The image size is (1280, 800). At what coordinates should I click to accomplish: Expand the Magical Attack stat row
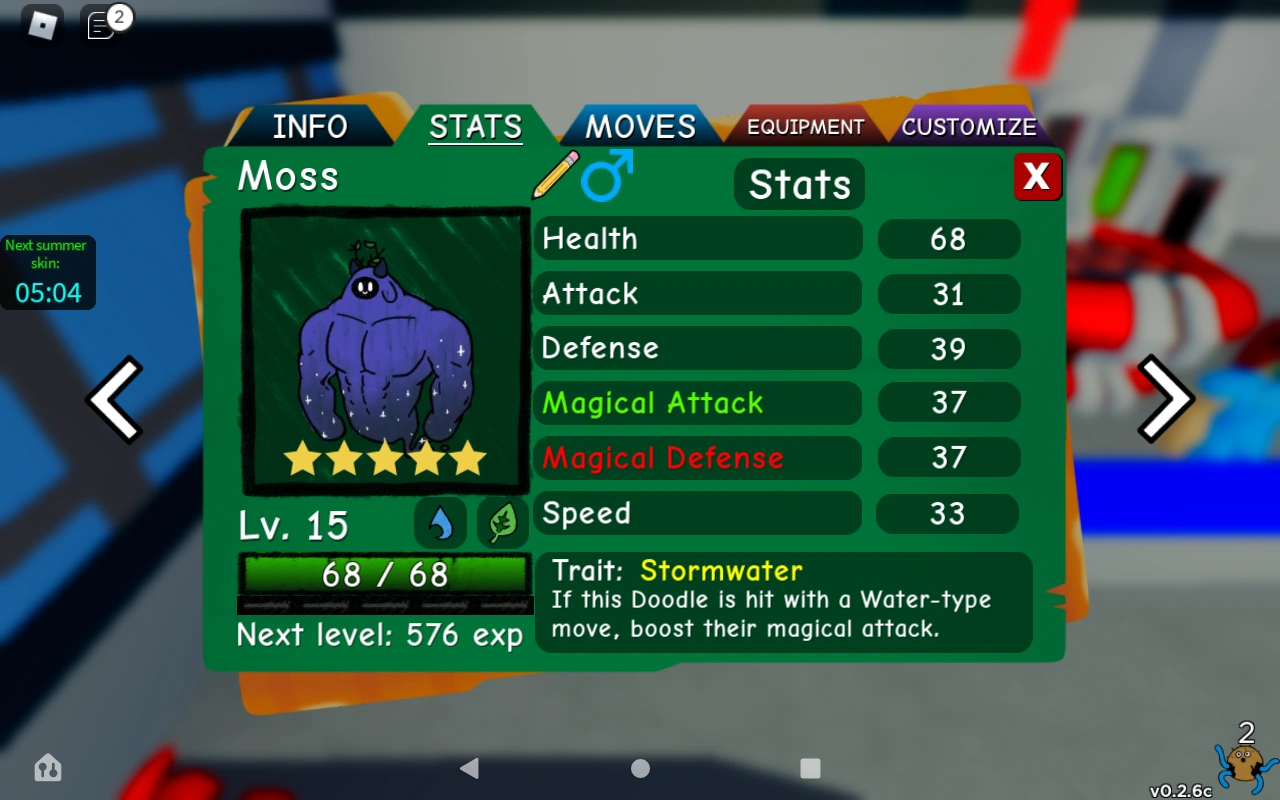[x=698, y=403]
